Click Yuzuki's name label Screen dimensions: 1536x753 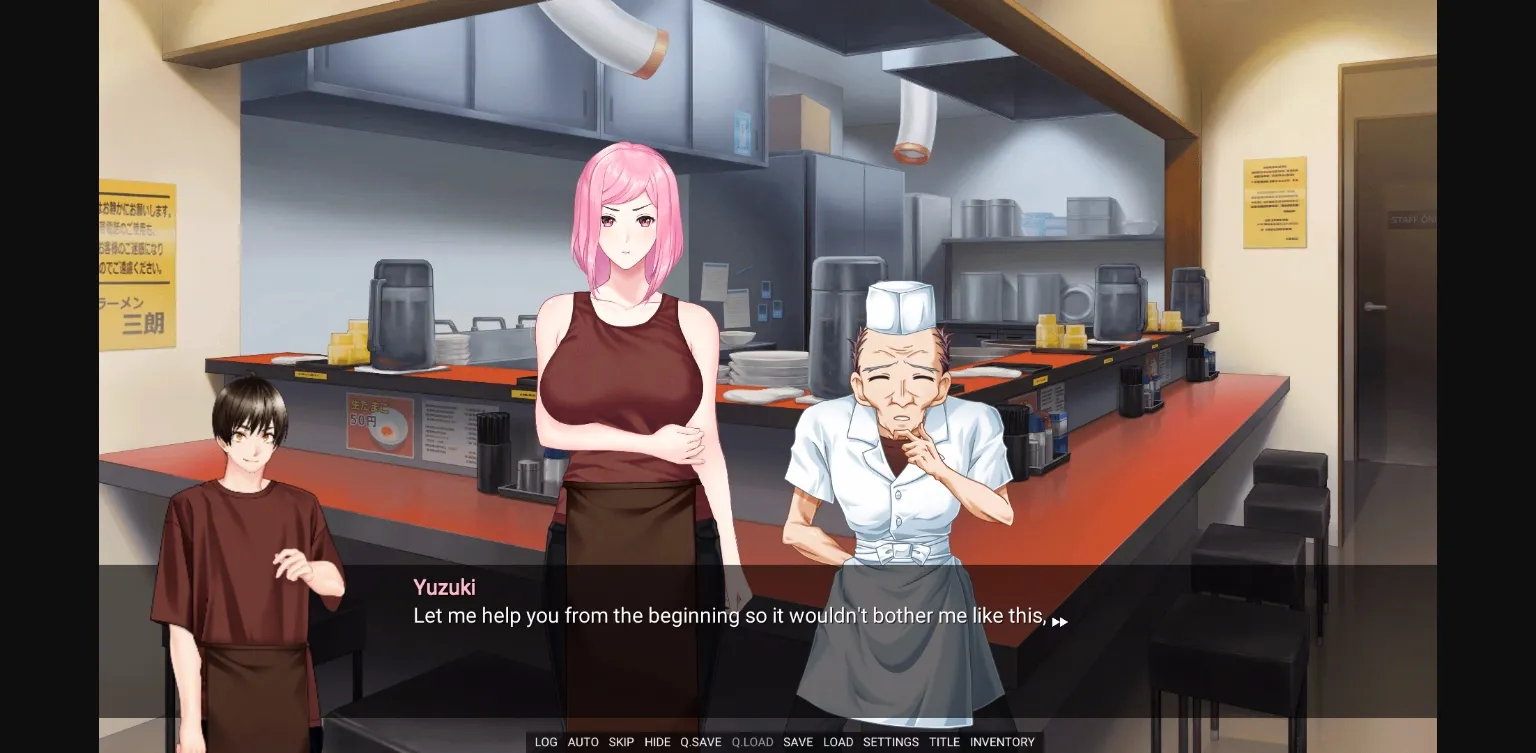point(444,587)
